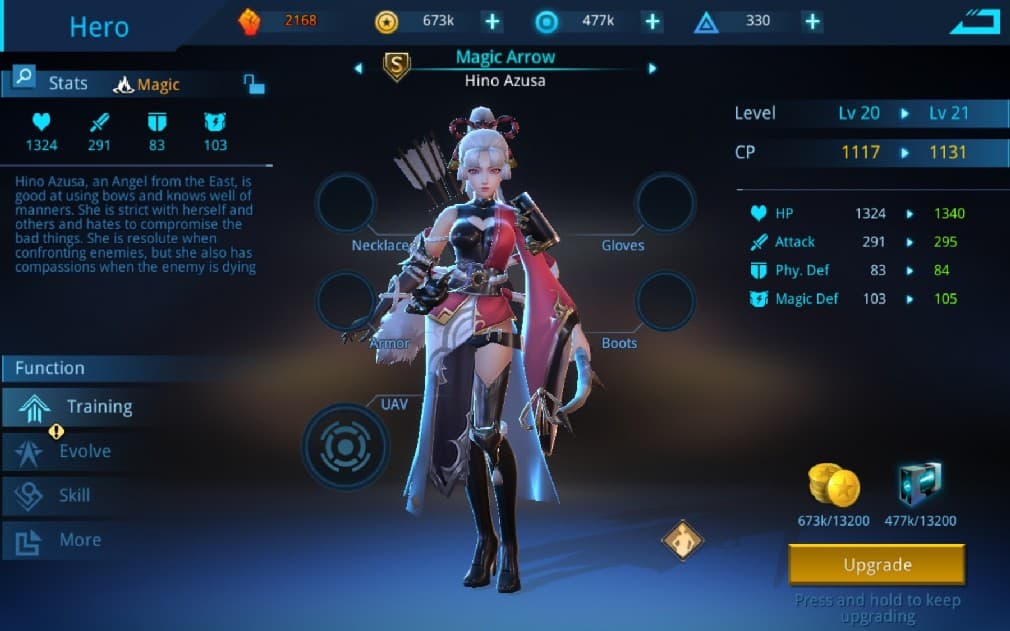The height and width of the screenshot is (631, 1010).
Task: Open the Skill function
Action: (x=60, y=495)
